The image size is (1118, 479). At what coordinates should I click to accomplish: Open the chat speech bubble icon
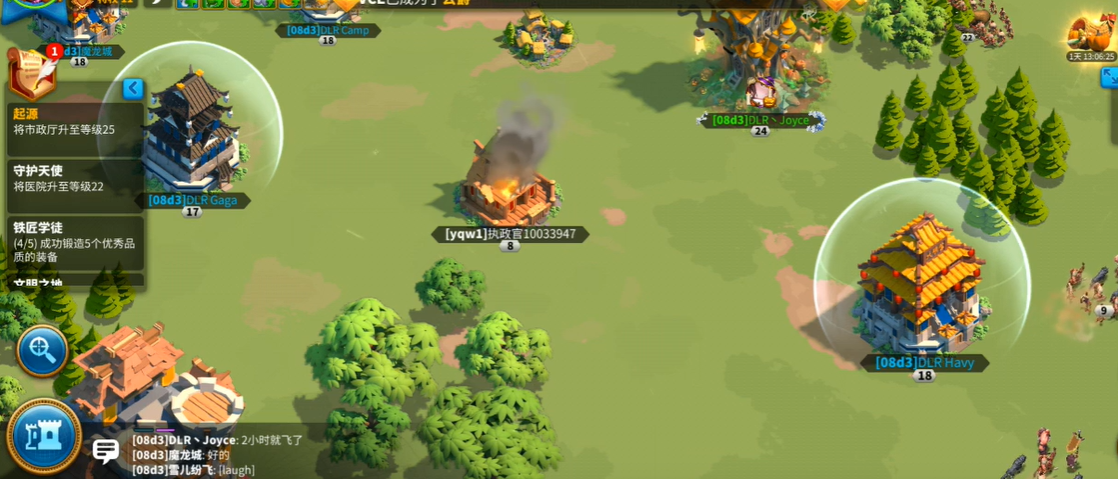tap(106, 451)
